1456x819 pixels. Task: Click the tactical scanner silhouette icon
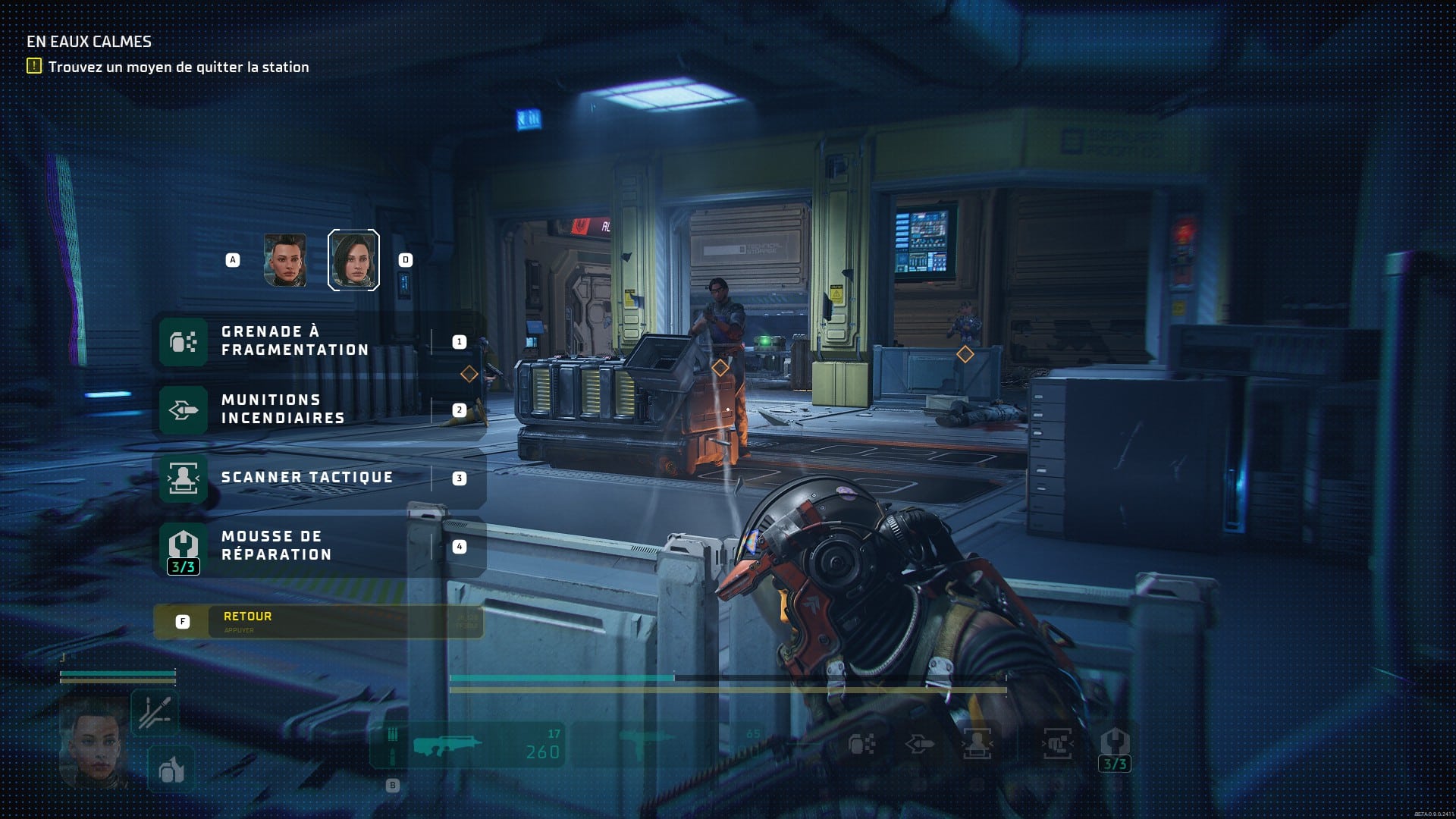click(x=184, y=479)
